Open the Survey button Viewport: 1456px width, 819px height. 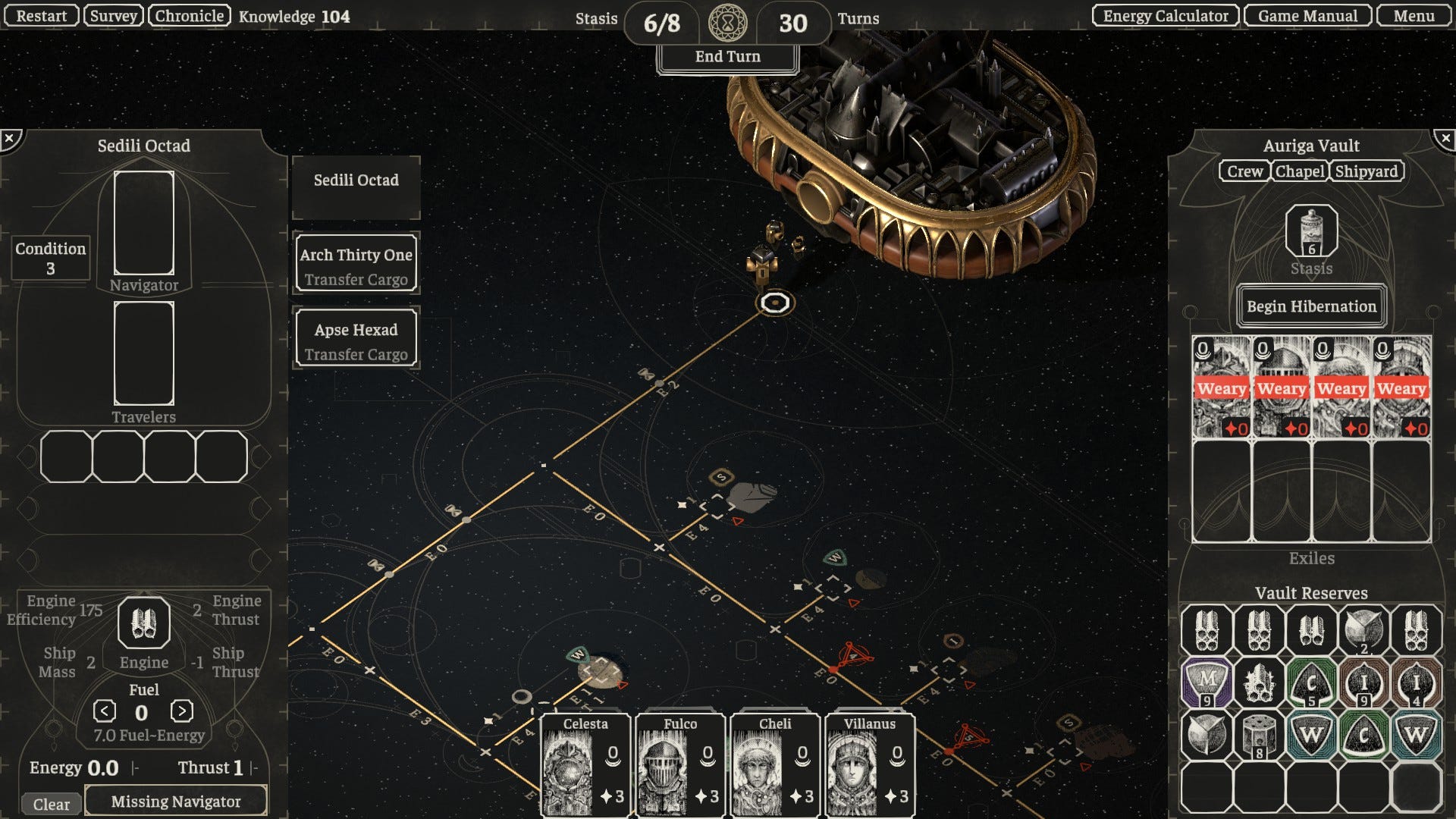click(x=113, y=16)
